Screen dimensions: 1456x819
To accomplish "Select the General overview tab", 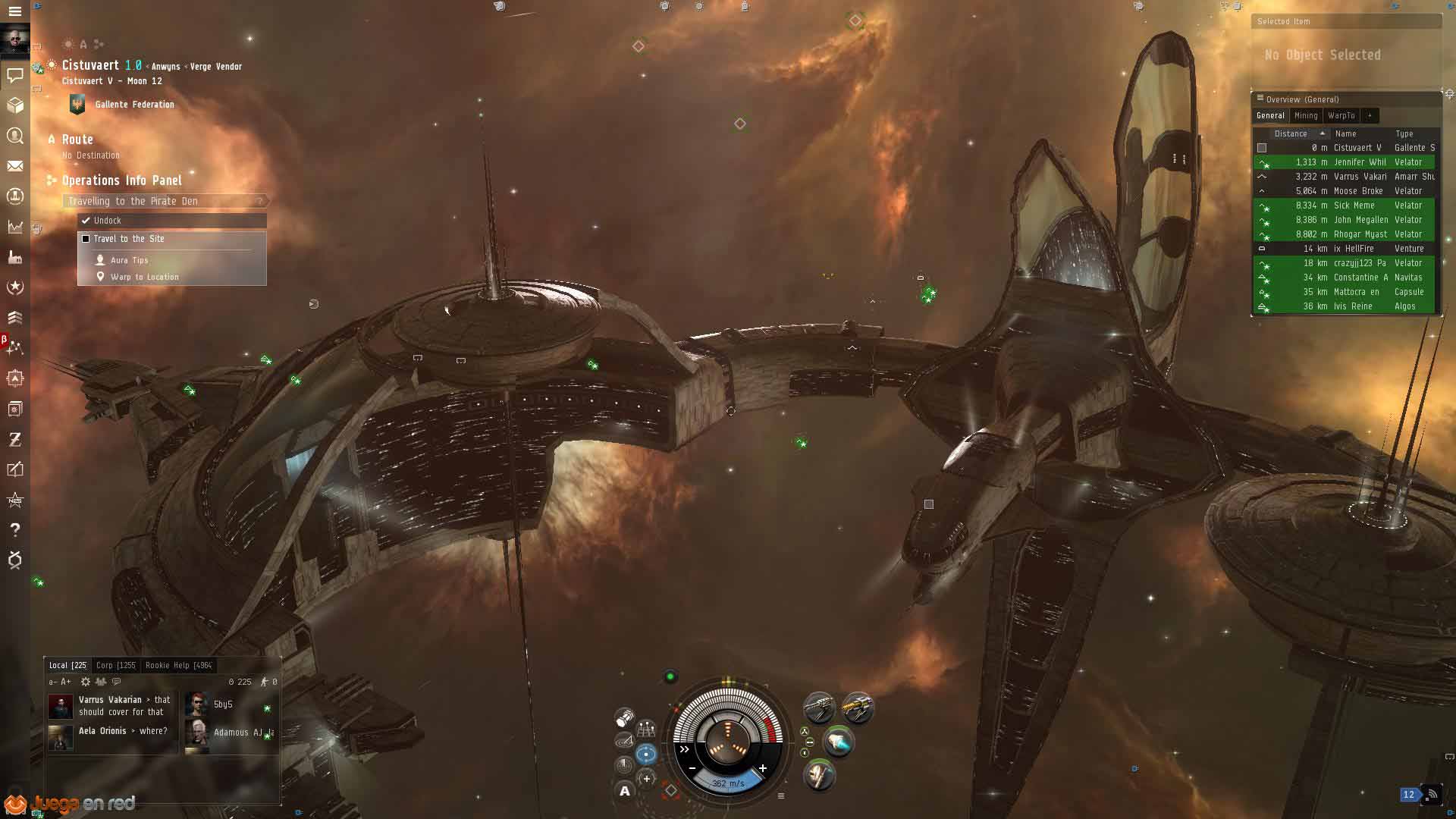I will pyautogui.click(x=1270, y=116).
